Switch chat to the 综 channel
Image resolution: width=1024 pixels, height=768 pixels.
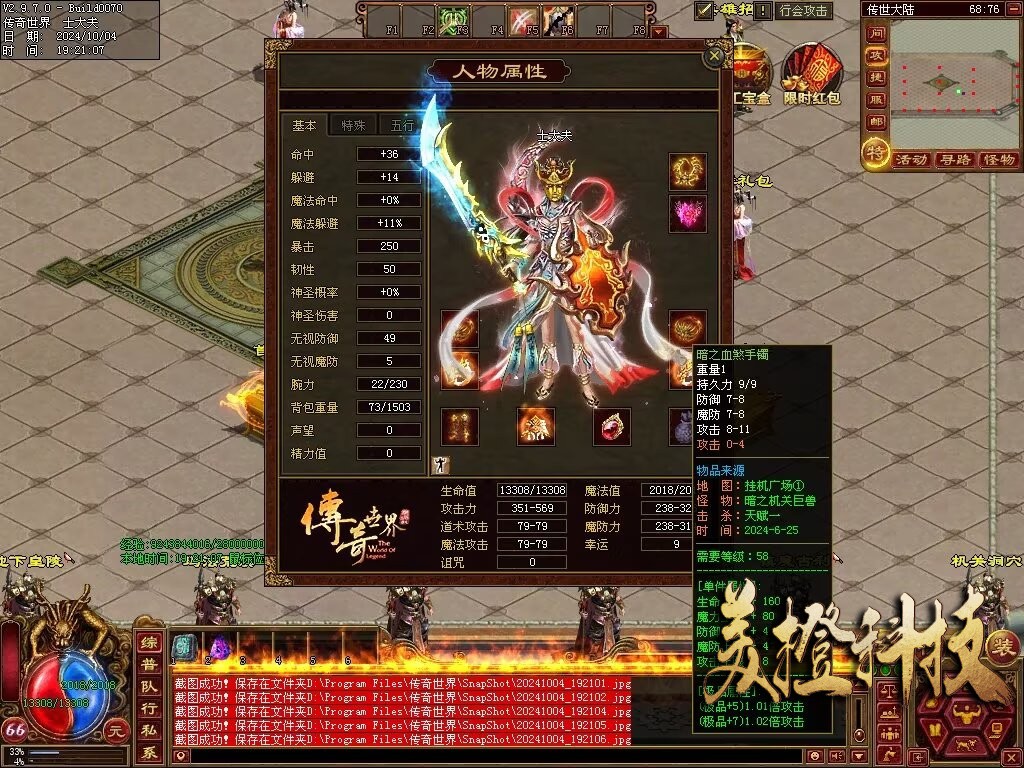pyautogui.click(x=149, y=643)
